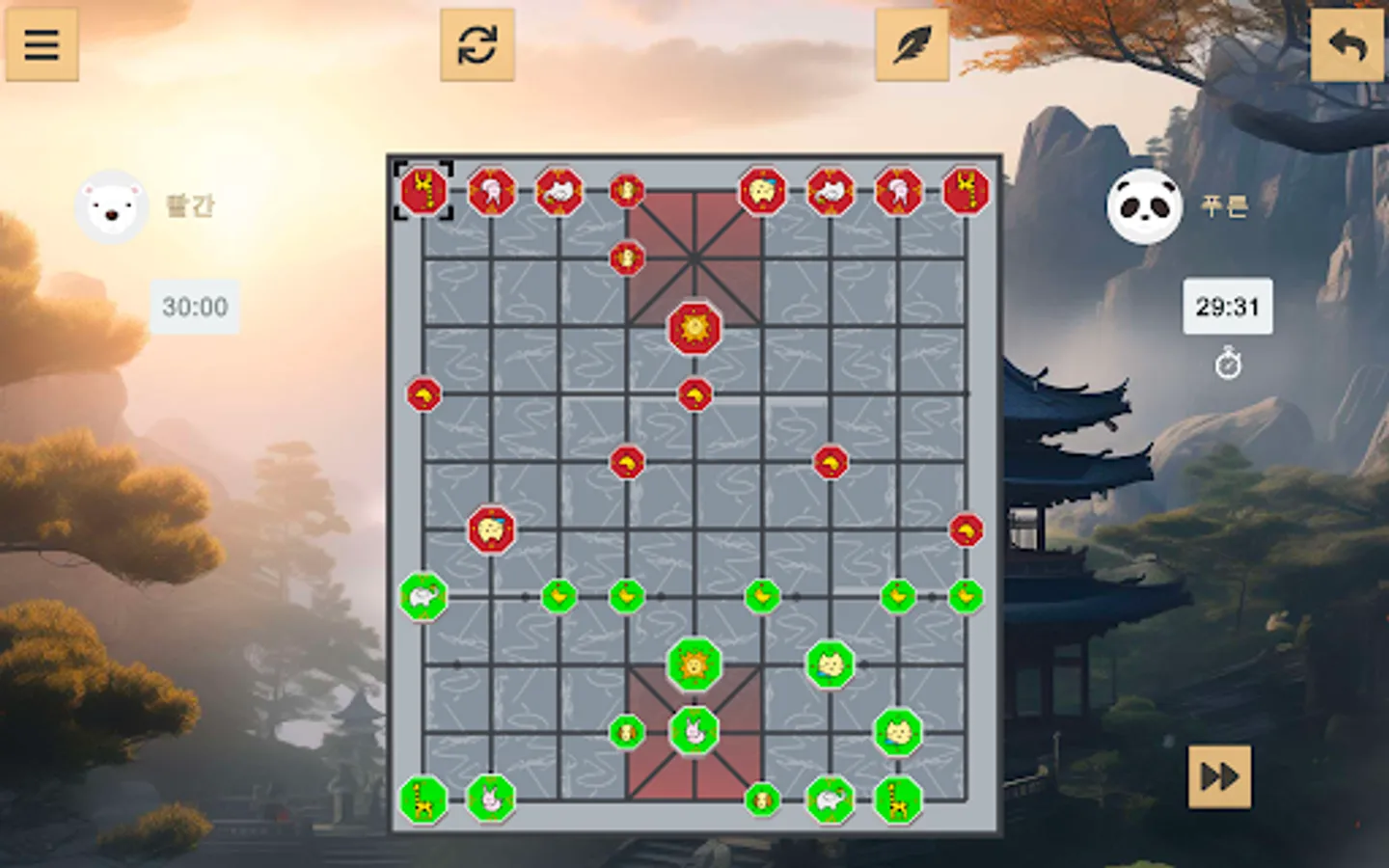Click the highlighted red piece in the corner
The height and width of the screenshot is (868, 1389).
pyautogui.click(x=422, y=190)
